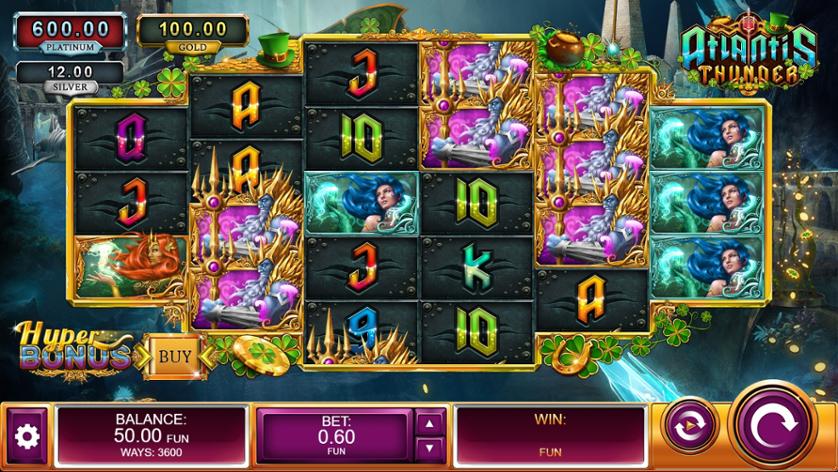Buy the Hyper Bonus feature
Viewport: 838px width, 472px height.
175,354
